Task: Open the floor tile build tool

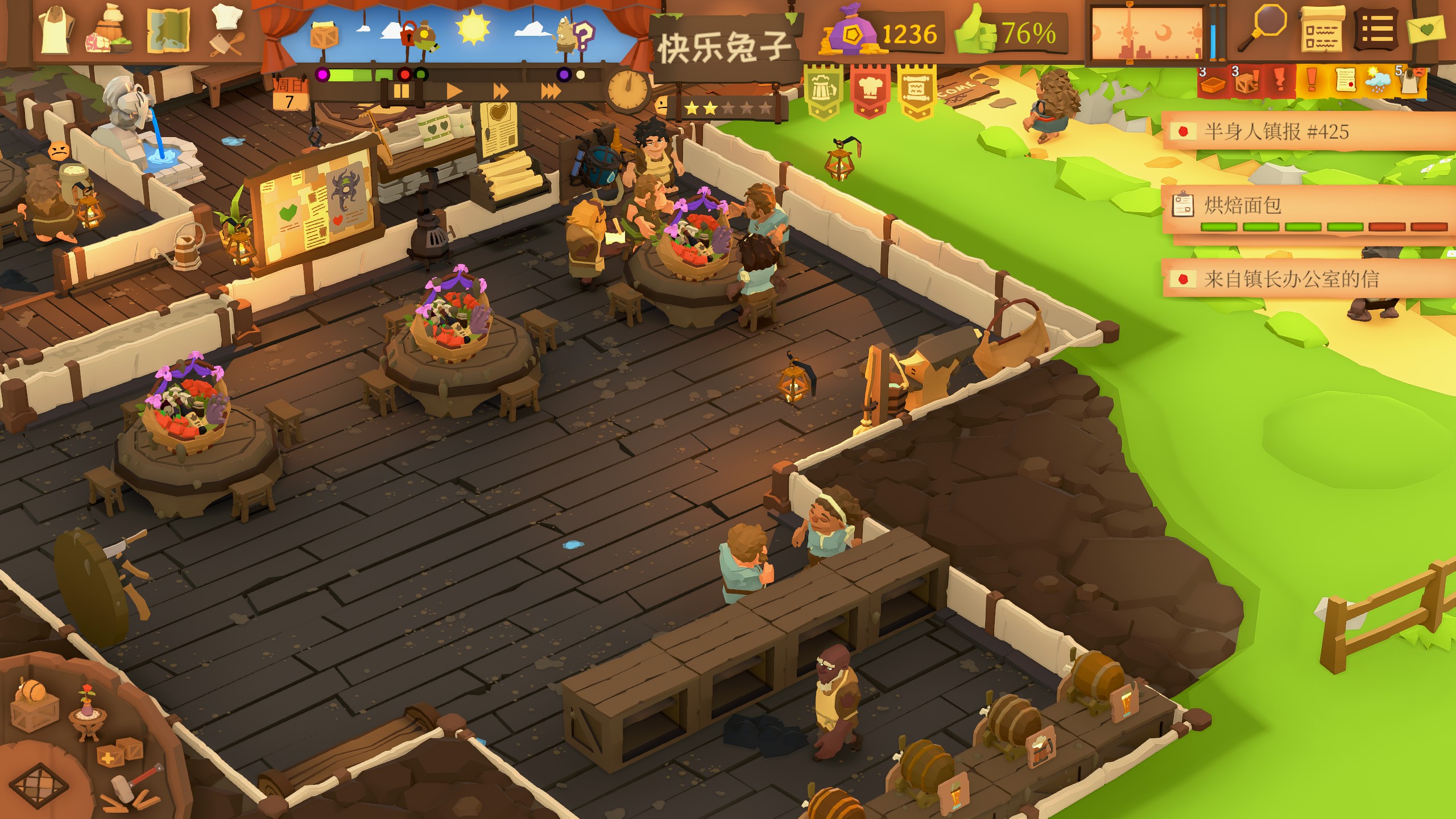Action: 40,785
